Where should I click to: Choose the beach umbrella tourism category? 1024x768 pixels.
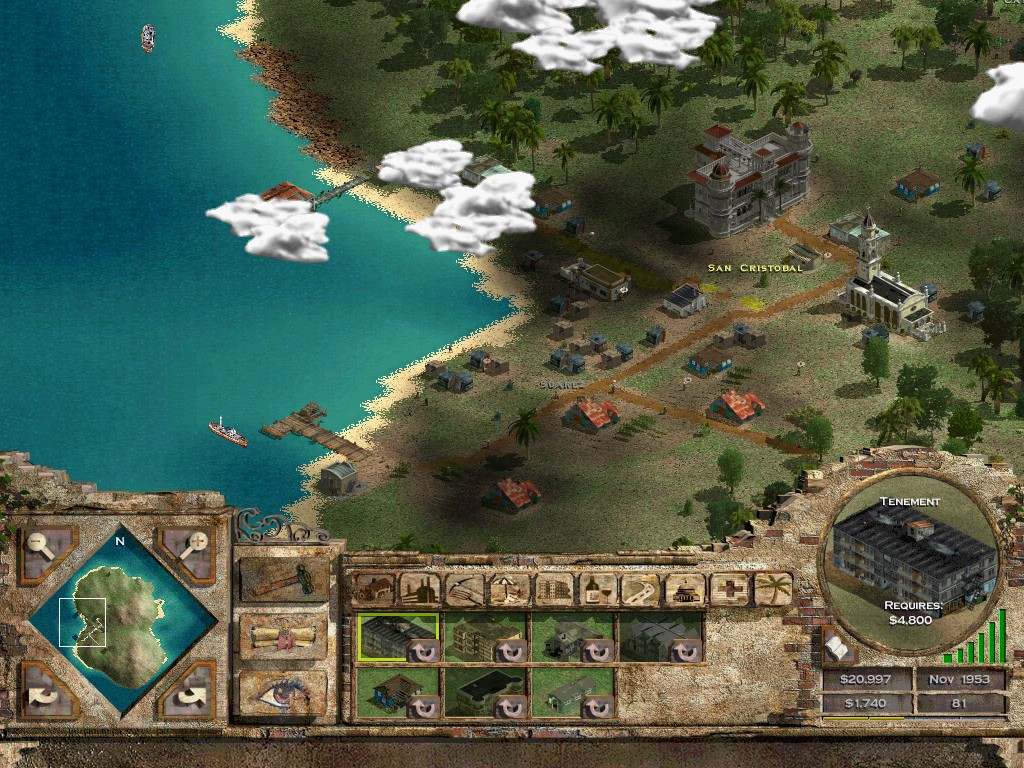tap(509, 589)
